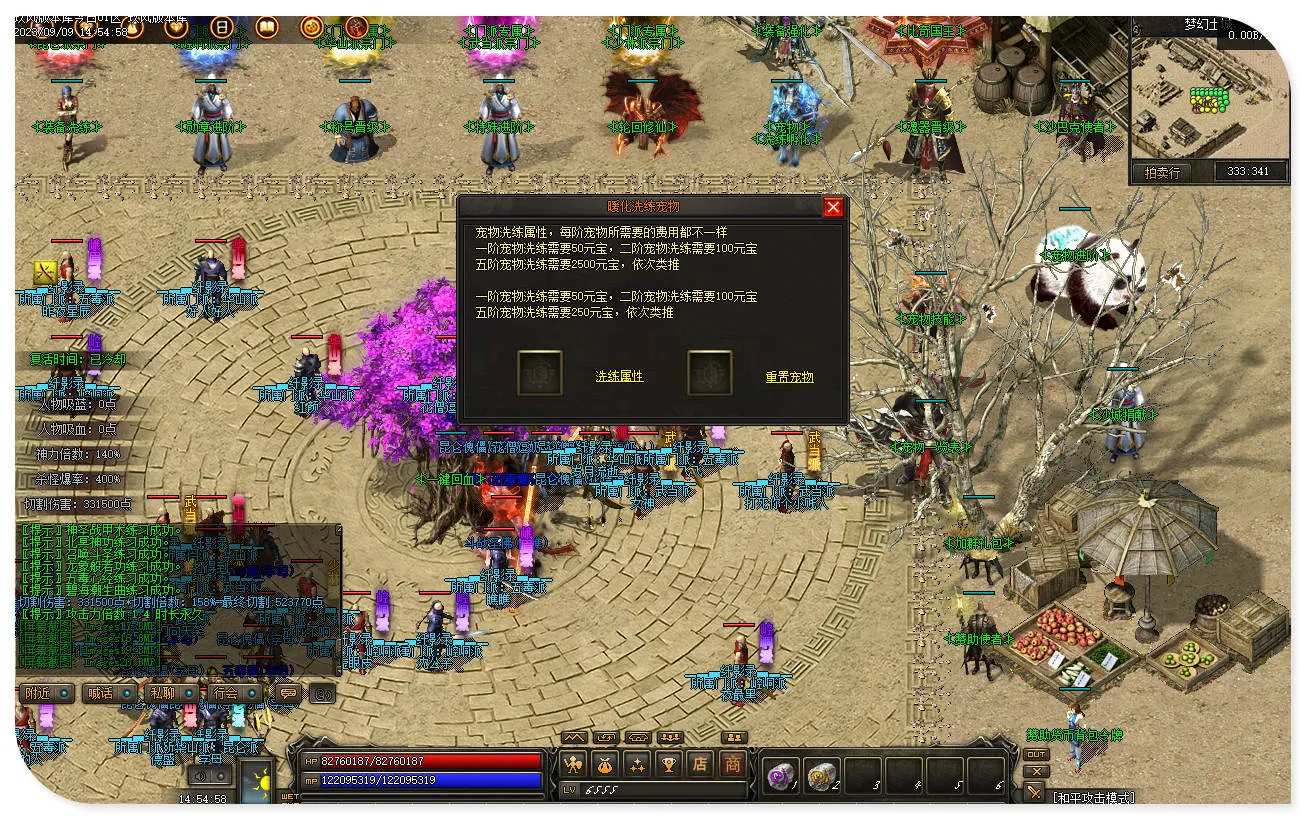This screenshot has width=1306, height=819.
Task: Choose the 洗练属性 option
Action: coord(619,377)
